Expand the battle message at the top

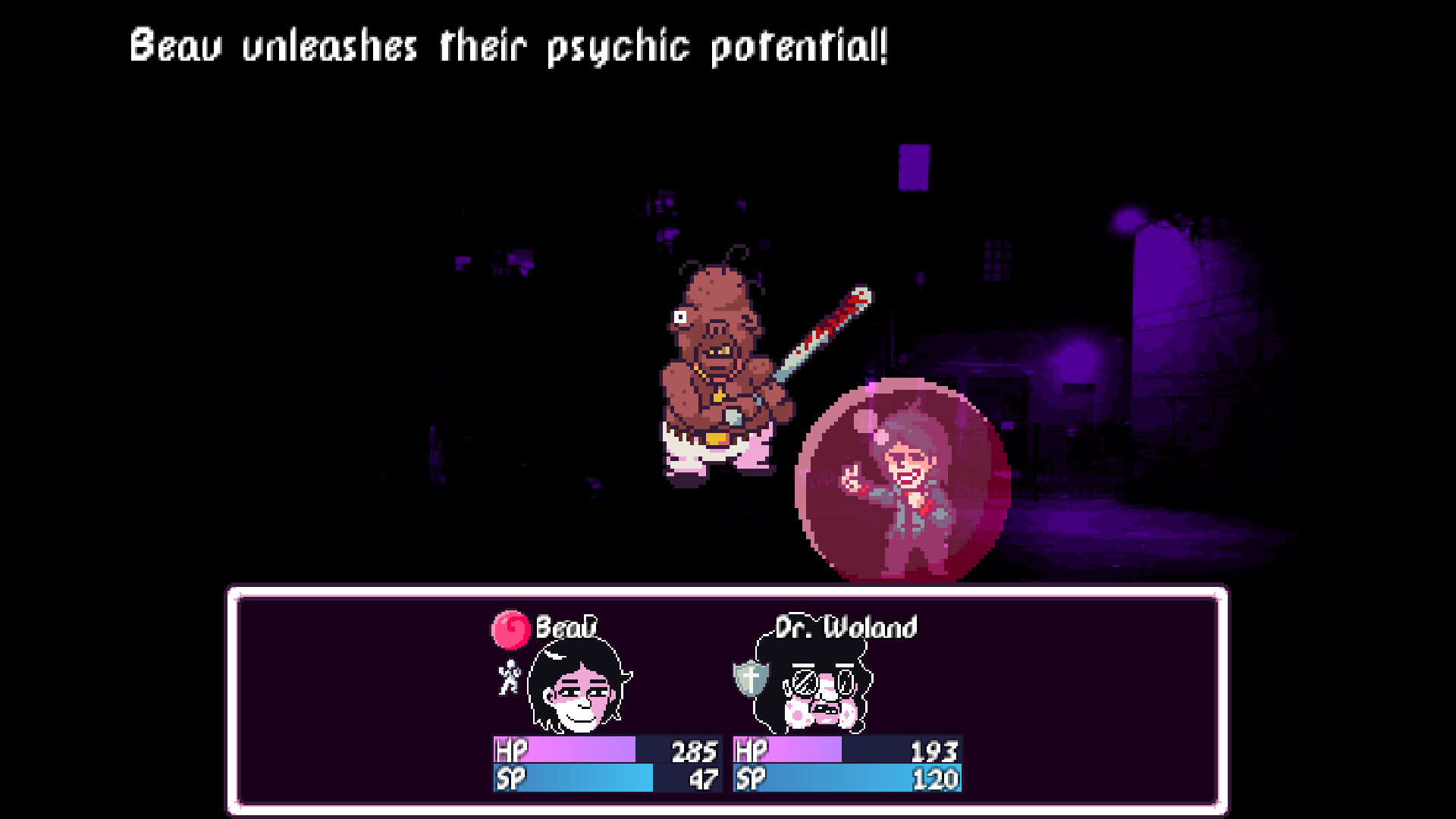click(508, 45)
